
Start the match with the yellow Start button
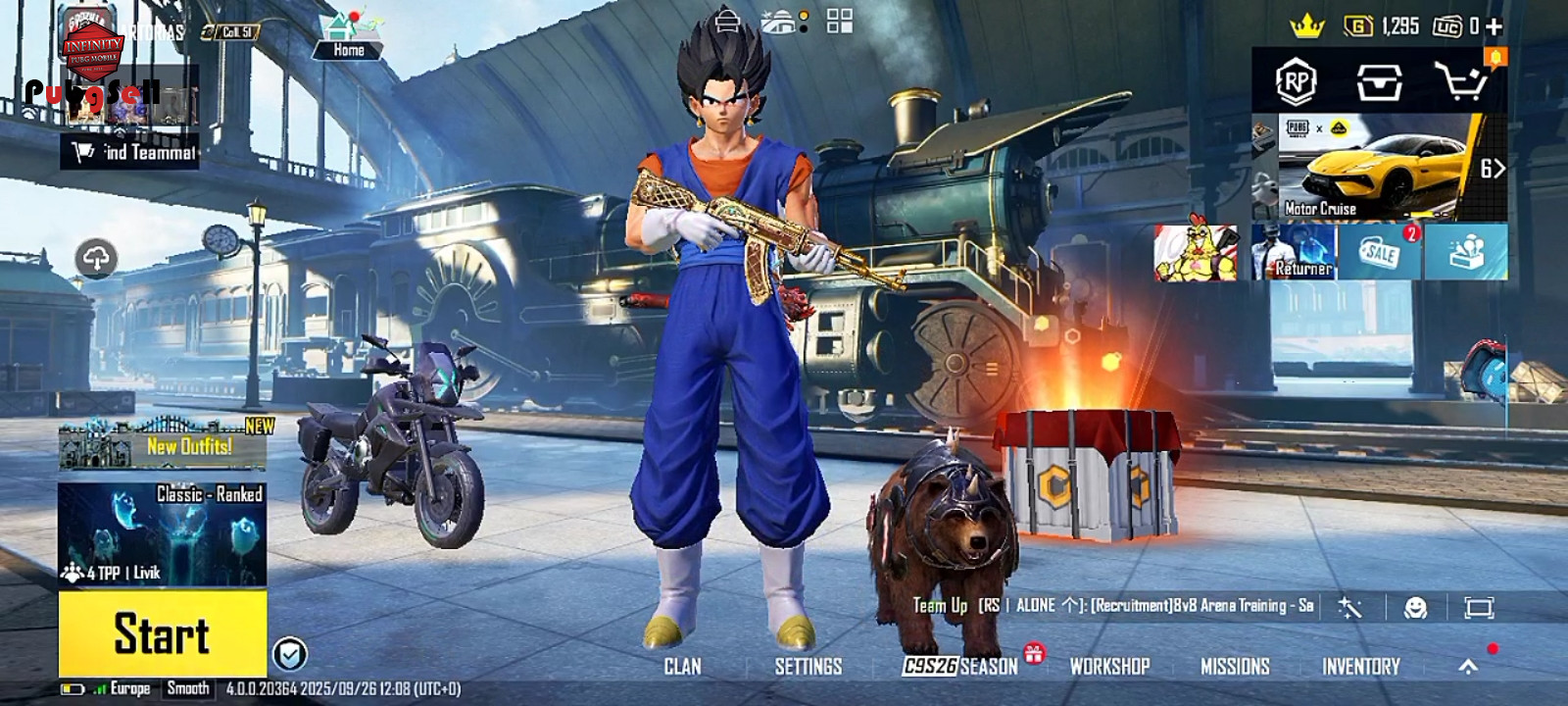pyautogui.click(x=162, y=633)
